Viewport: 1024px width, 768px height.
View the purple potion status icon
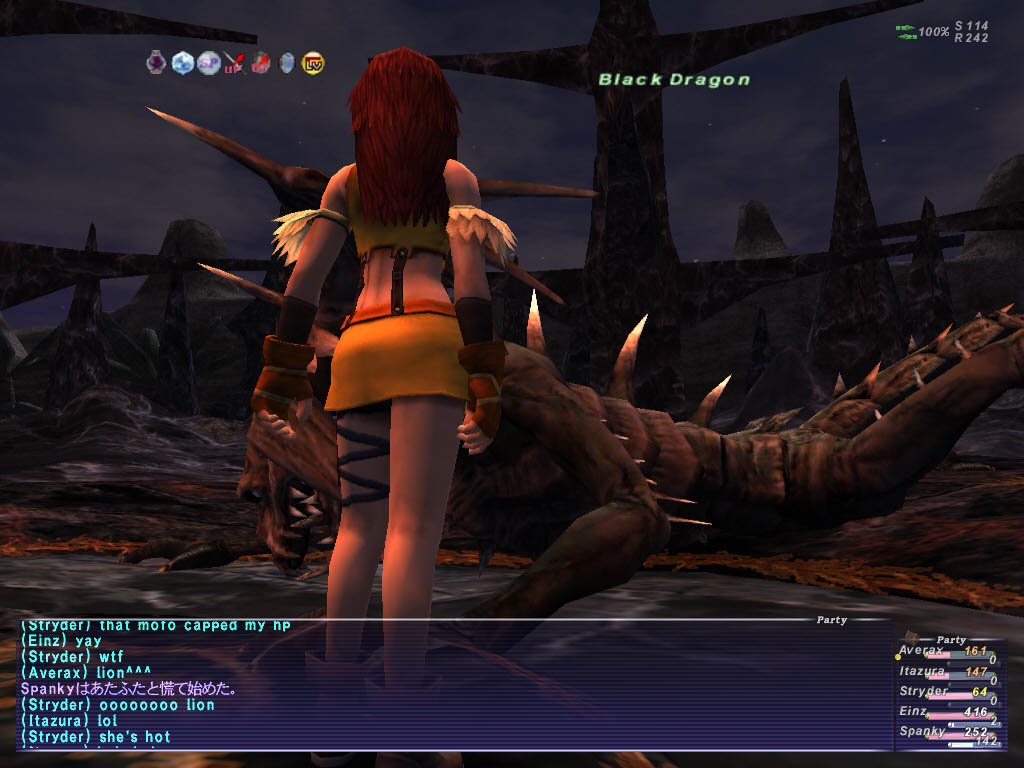(x=156, y=63)
